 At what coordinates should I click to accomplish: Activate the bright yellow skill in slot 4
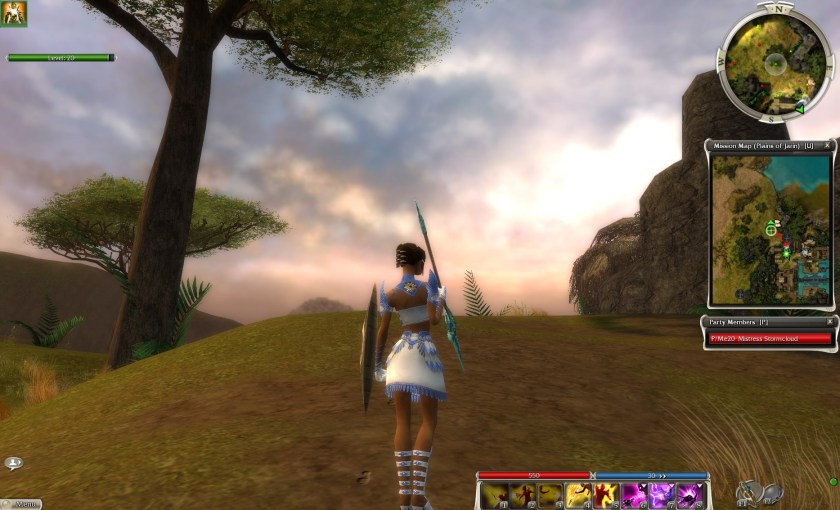578,495
